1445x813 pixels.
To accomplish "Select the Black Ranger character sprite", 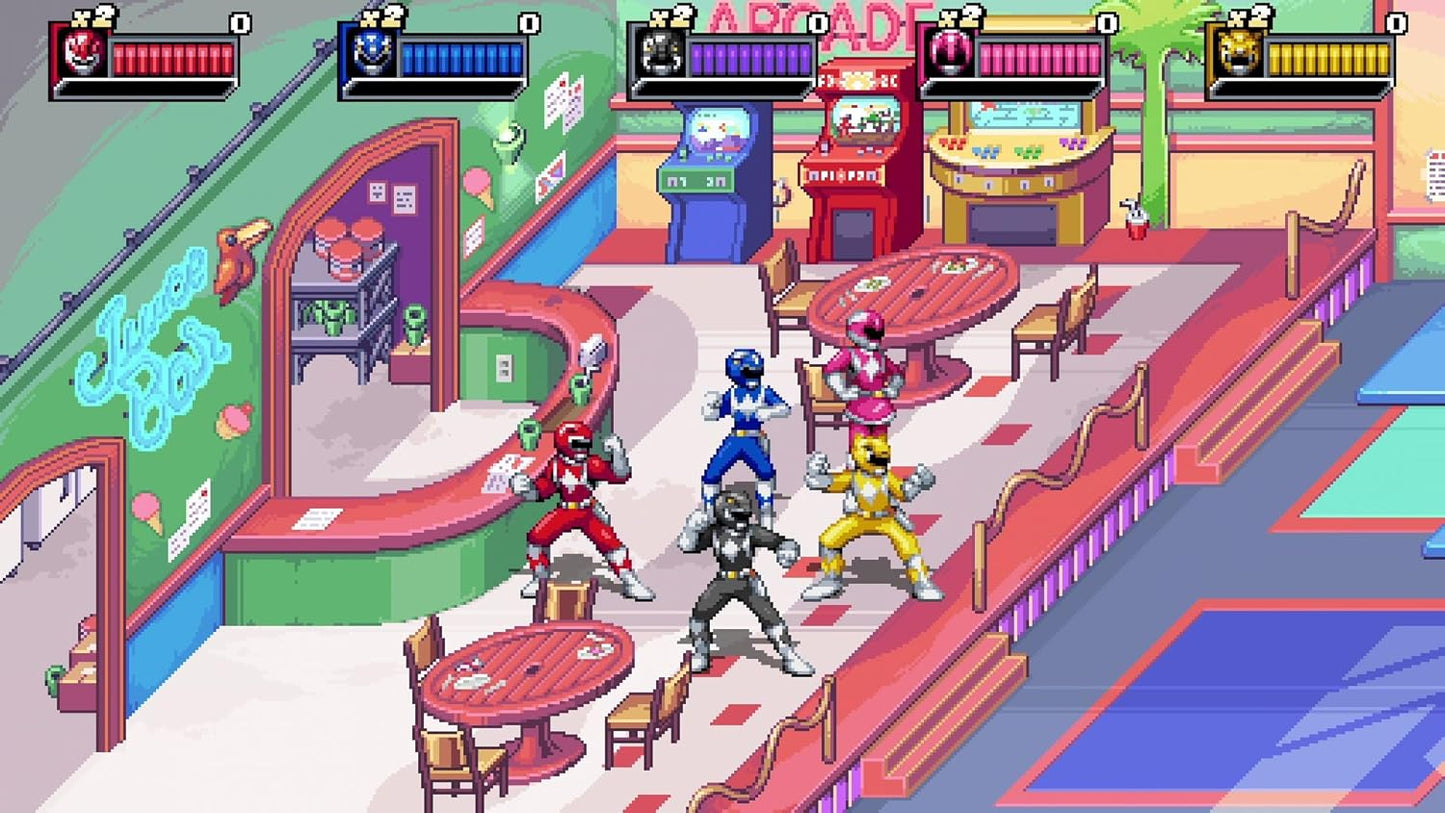I will [x=737, y=570].
